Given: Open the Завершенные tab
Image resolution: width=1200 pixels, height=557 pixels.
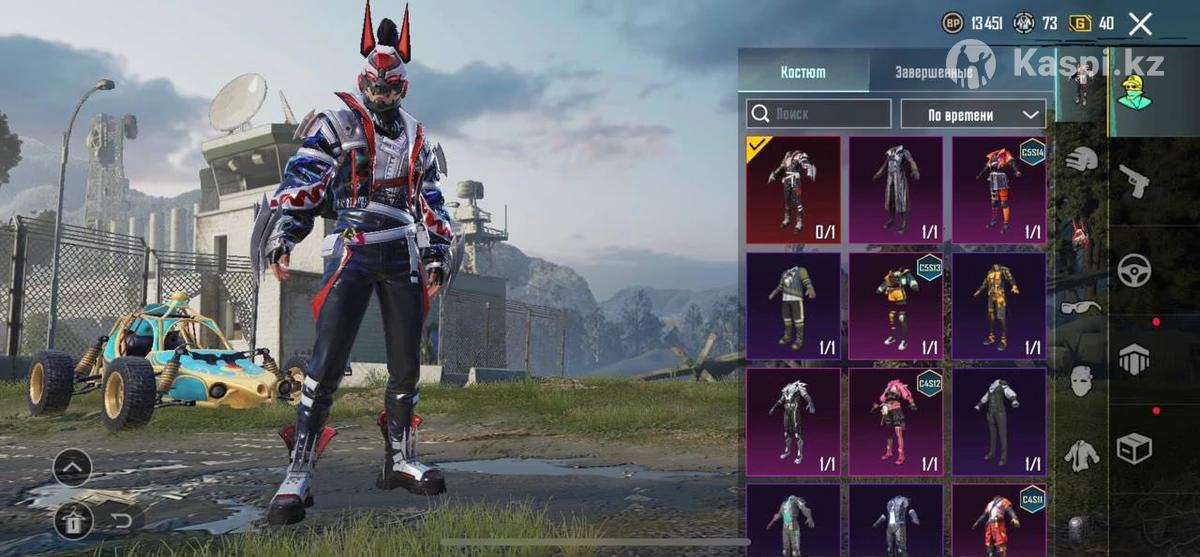Looking at the screenshot, I should pyautogui.click(x=936, y=72).
